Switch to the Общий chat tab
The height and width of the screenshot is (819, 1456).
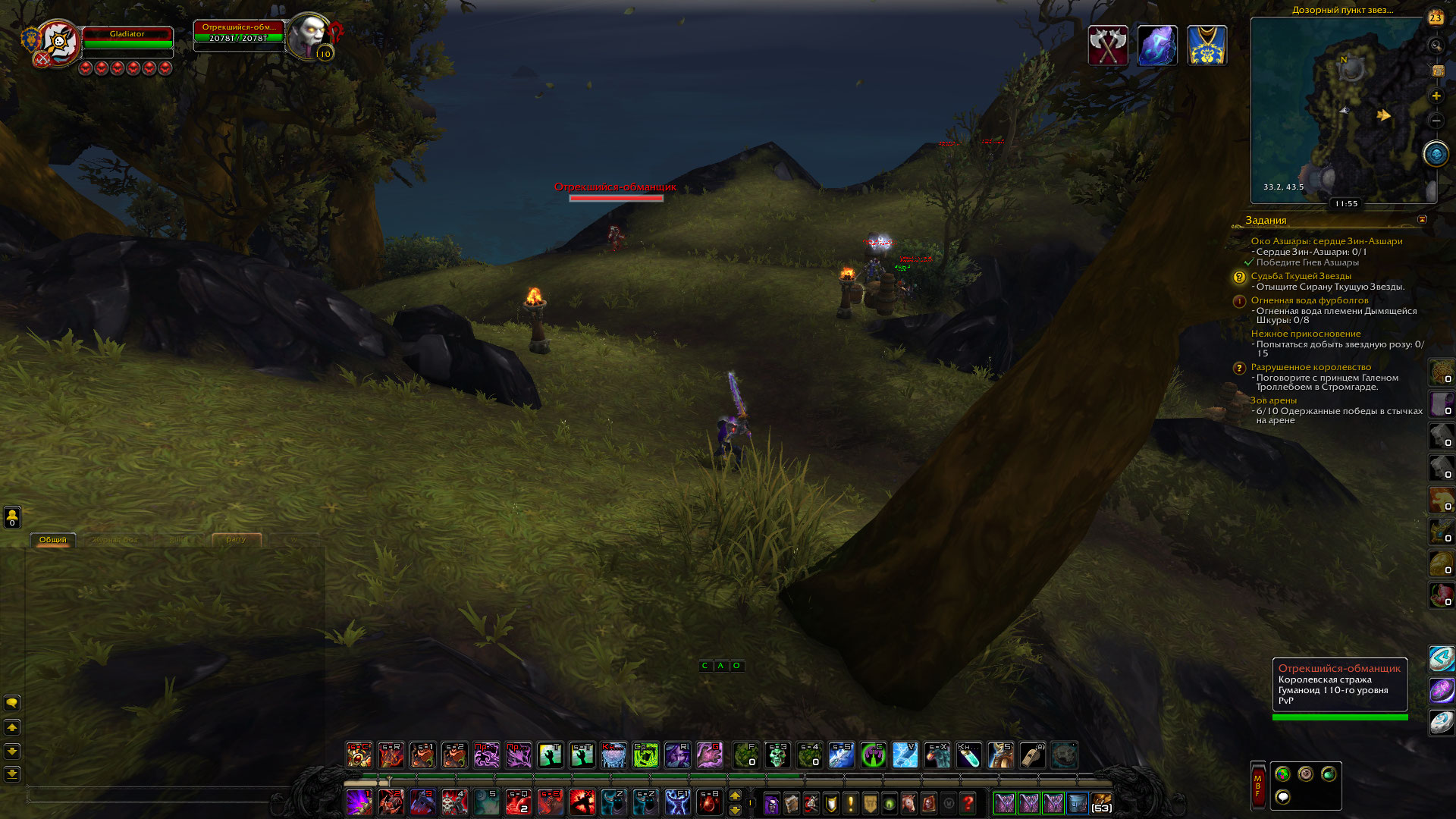pos(53,540)
